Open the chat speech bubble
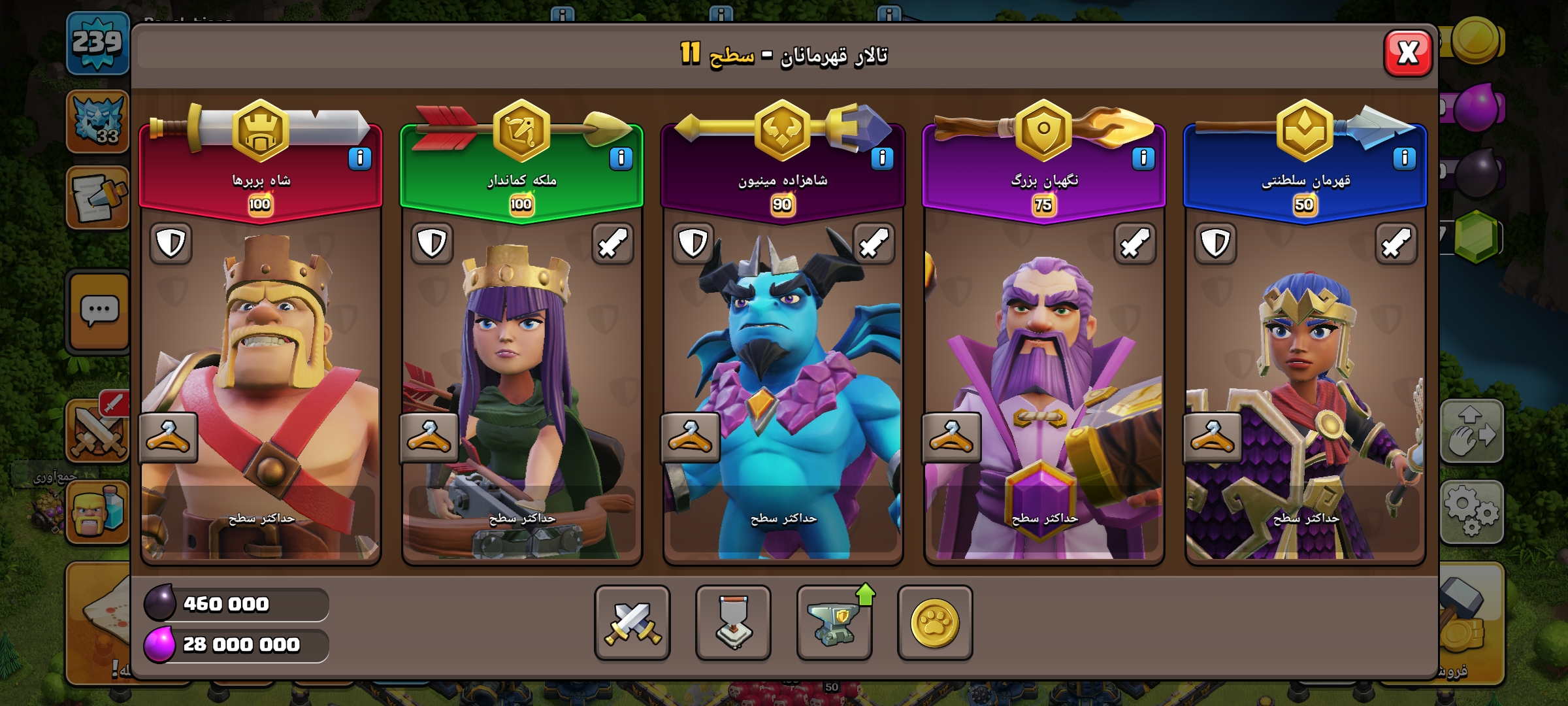Screen dimensions: 1568x706 99,311
